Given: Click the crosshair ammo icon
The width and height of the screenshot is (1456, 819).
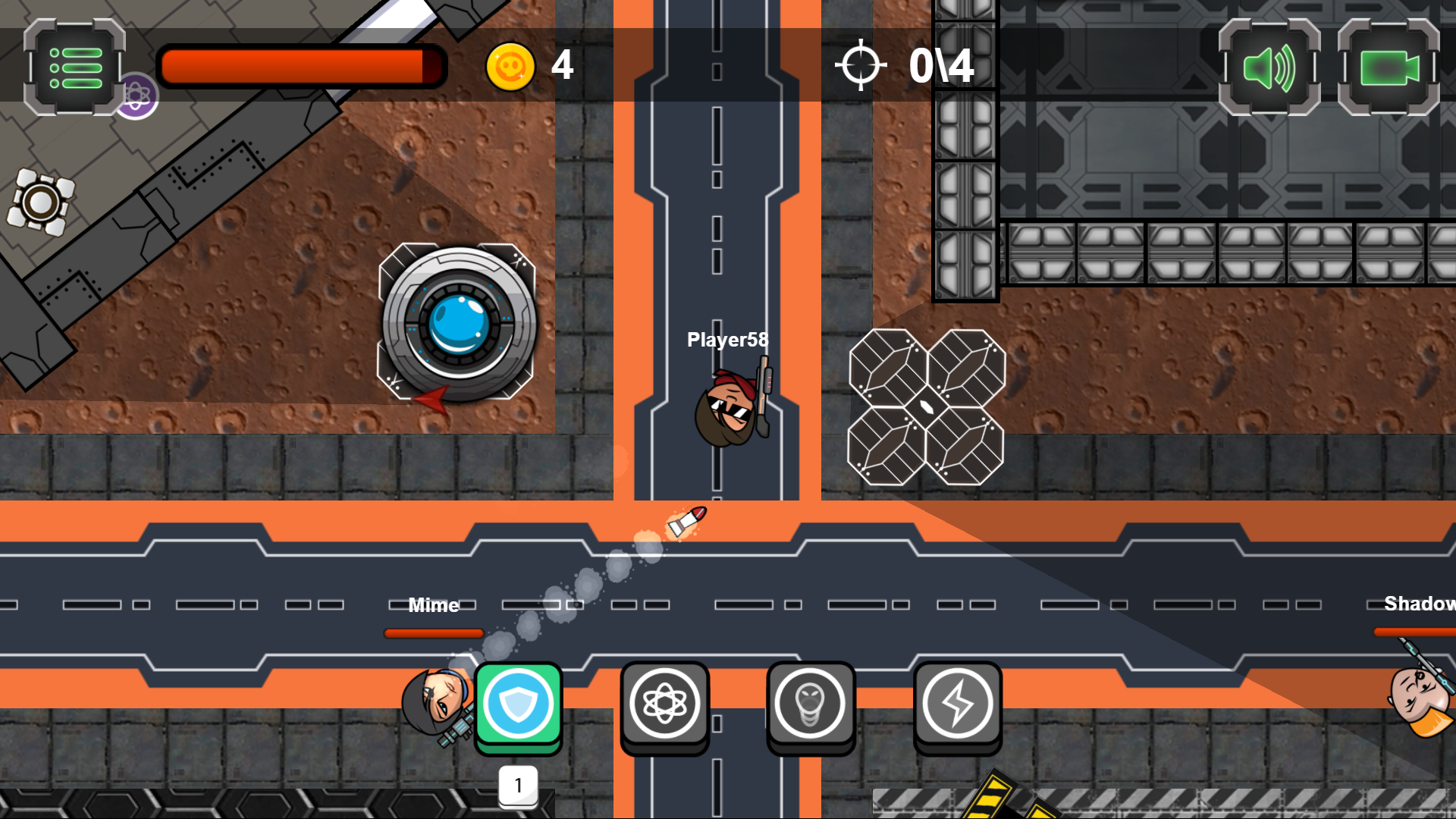Looking at the screenshot, I should (x=861, y=64).
